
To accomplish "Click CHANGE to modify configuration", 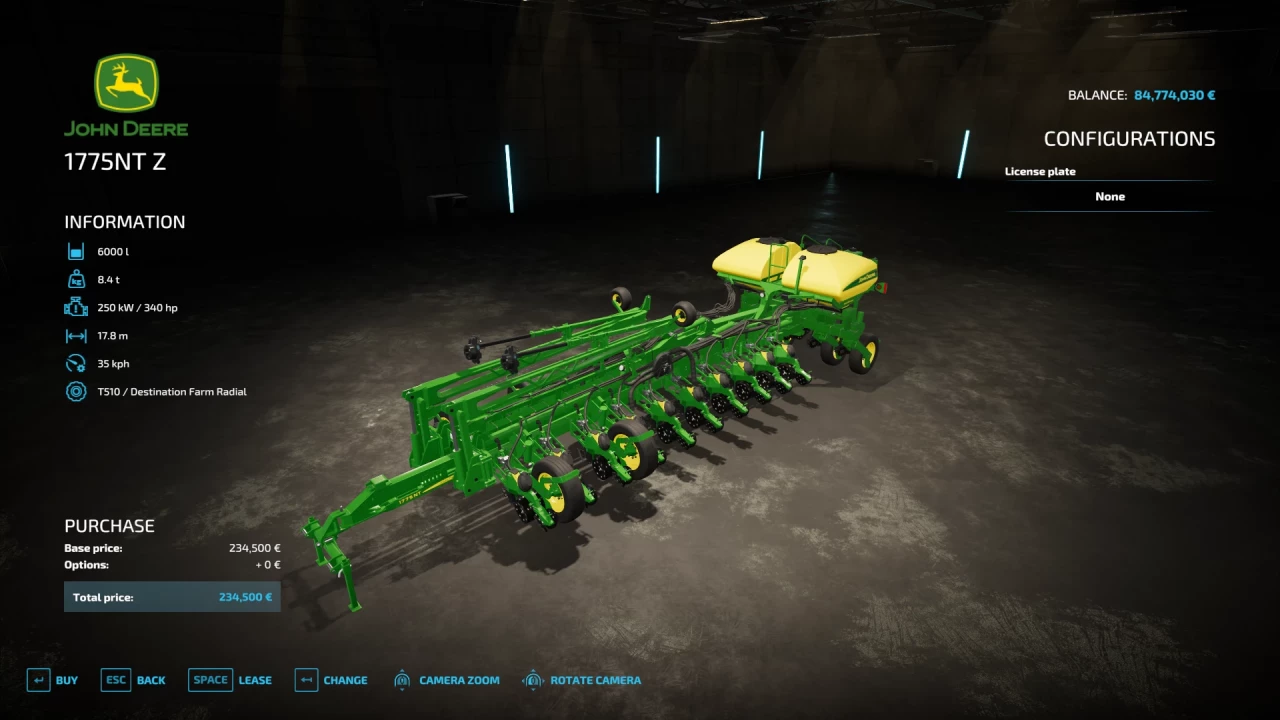I will [344, 679].
